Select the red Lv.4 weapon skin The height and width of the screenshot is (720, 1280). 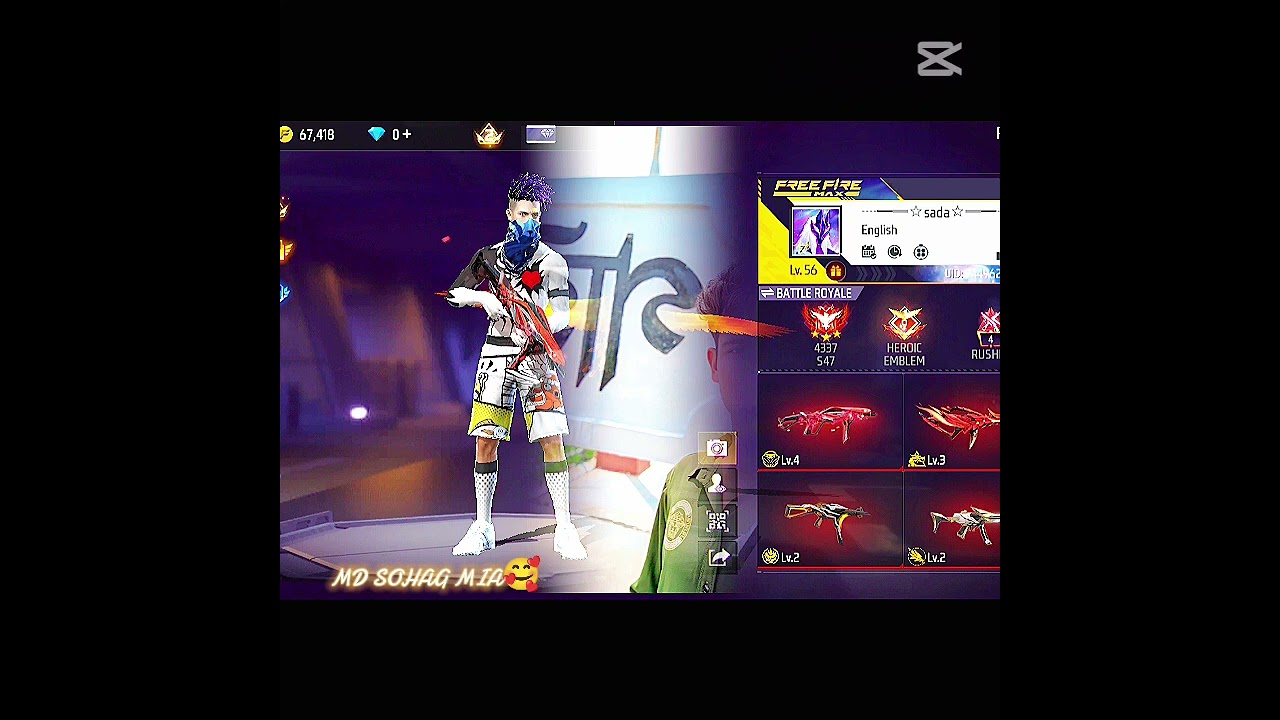829,424
